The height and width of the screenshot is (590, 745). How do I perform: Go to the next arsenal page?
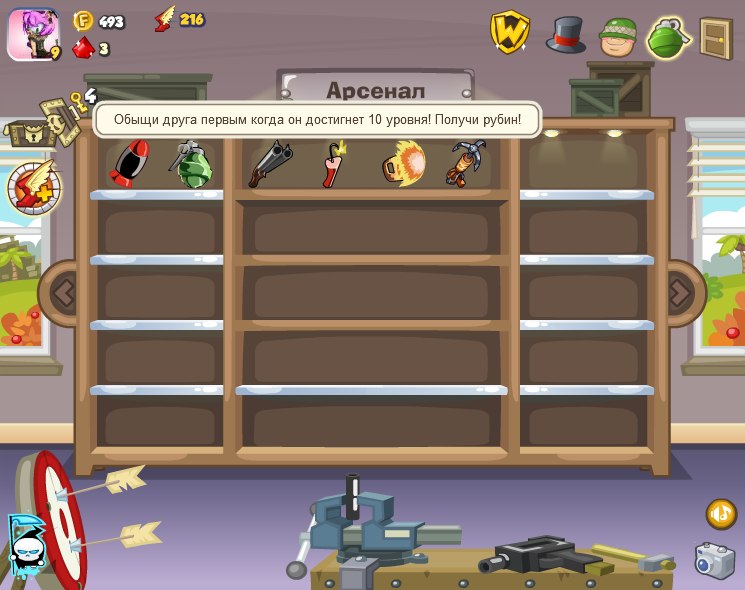coord(680,293)
